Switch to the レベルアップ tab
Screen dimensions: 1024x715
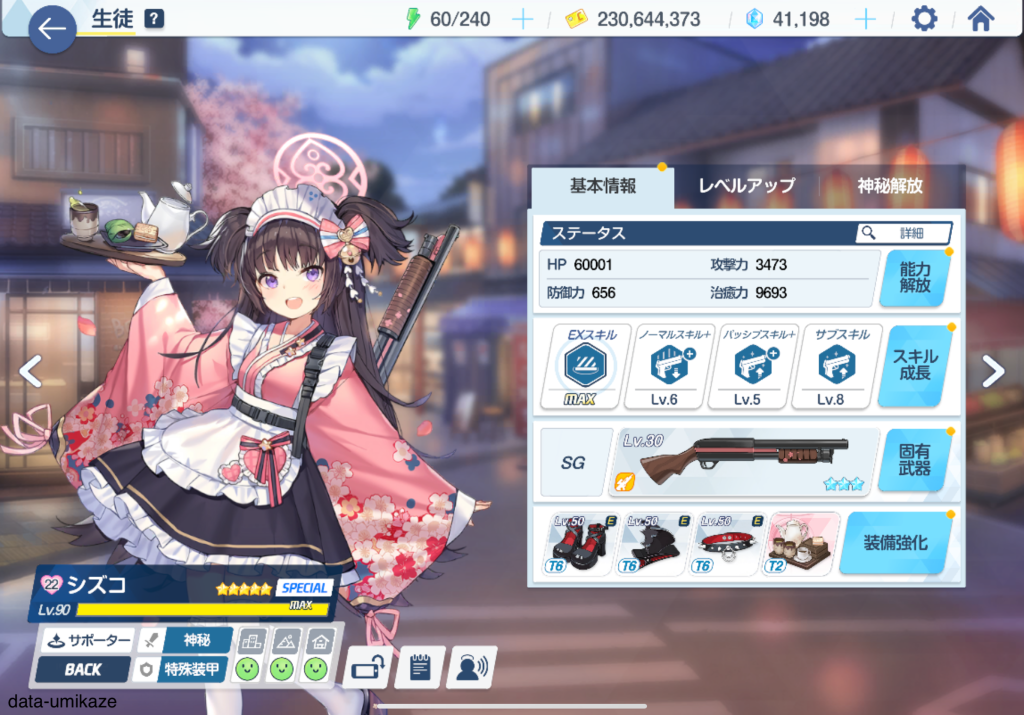point(746,186)
